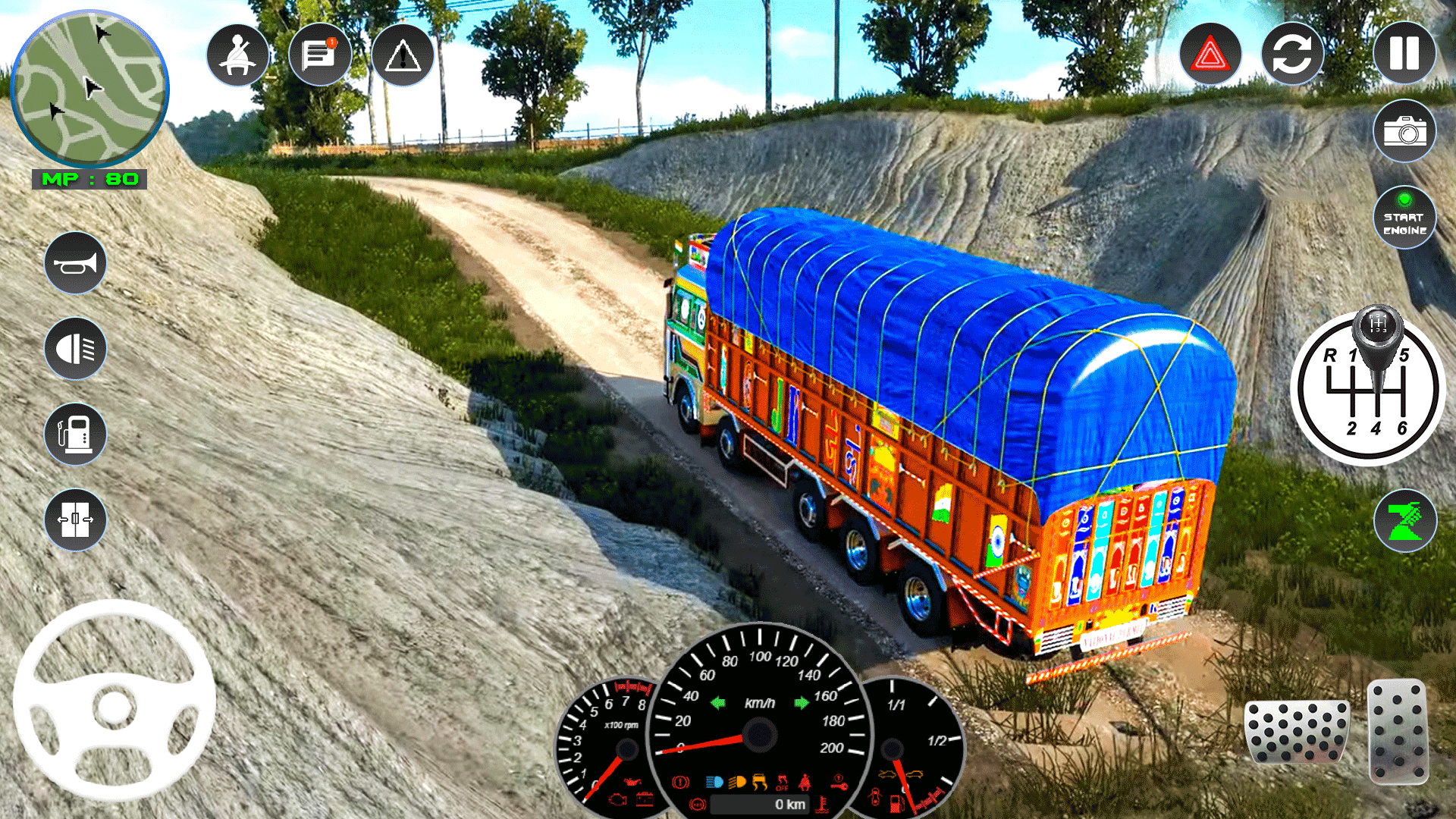Activate the camera zoom control
Screen dimensions: 1456x819
pos(1404,521)
